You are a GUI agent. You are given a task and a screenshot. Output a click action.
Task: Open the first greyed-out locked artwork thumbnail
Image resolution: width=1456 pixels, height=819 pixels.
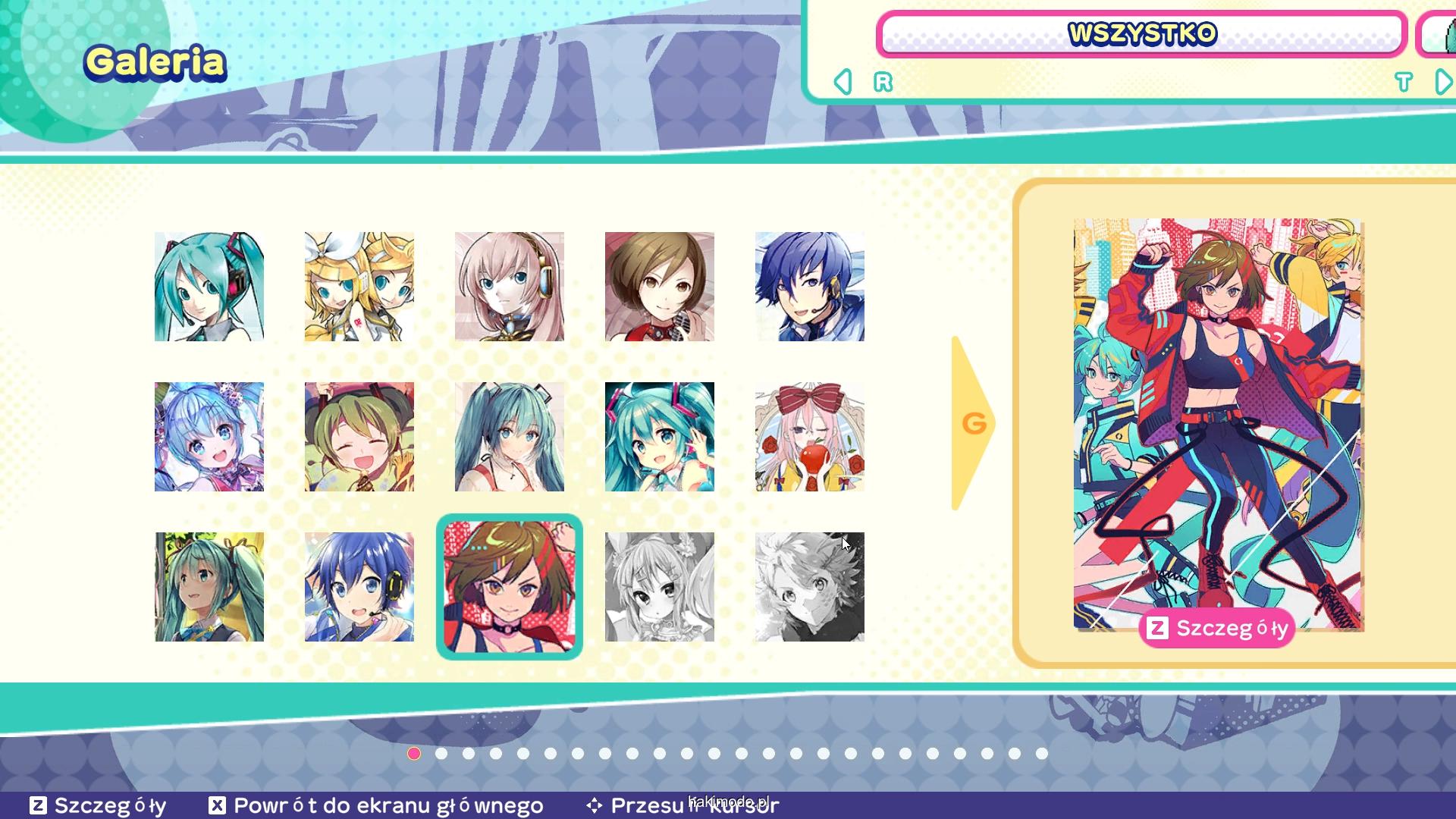(660, 587)
